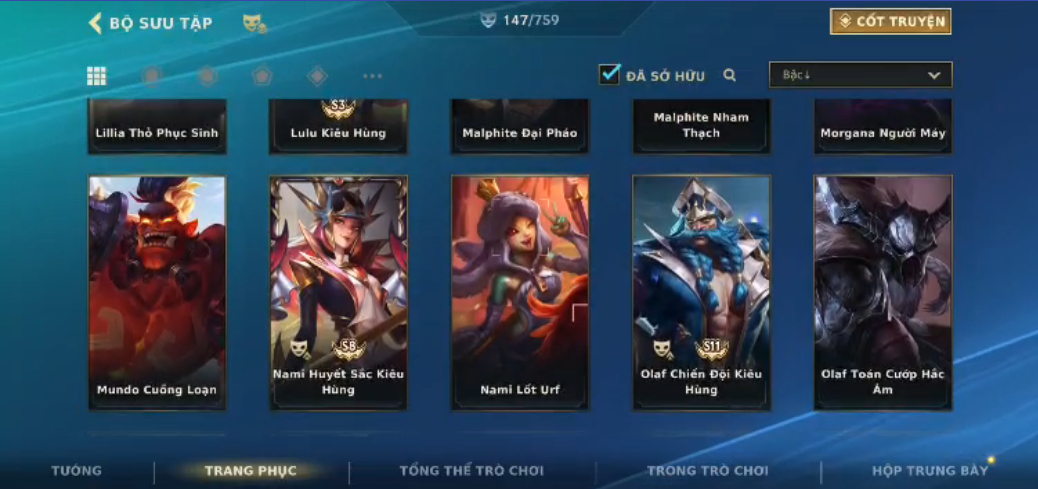Select the Mundo Cuồng Loạn skin card

point(157,292)
